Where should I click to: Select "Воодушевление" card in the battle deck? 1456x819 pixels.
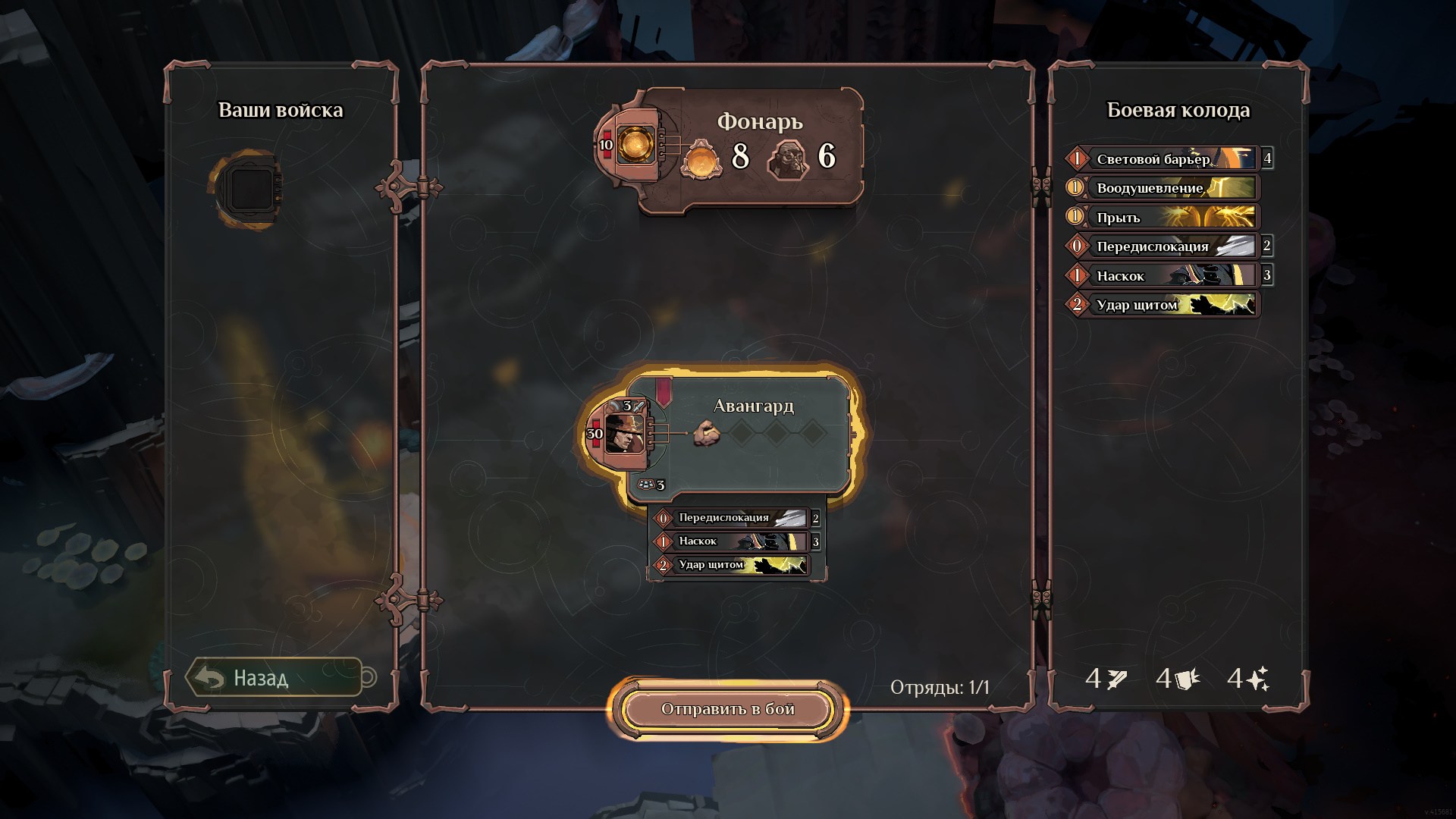tap(1163, 187)
